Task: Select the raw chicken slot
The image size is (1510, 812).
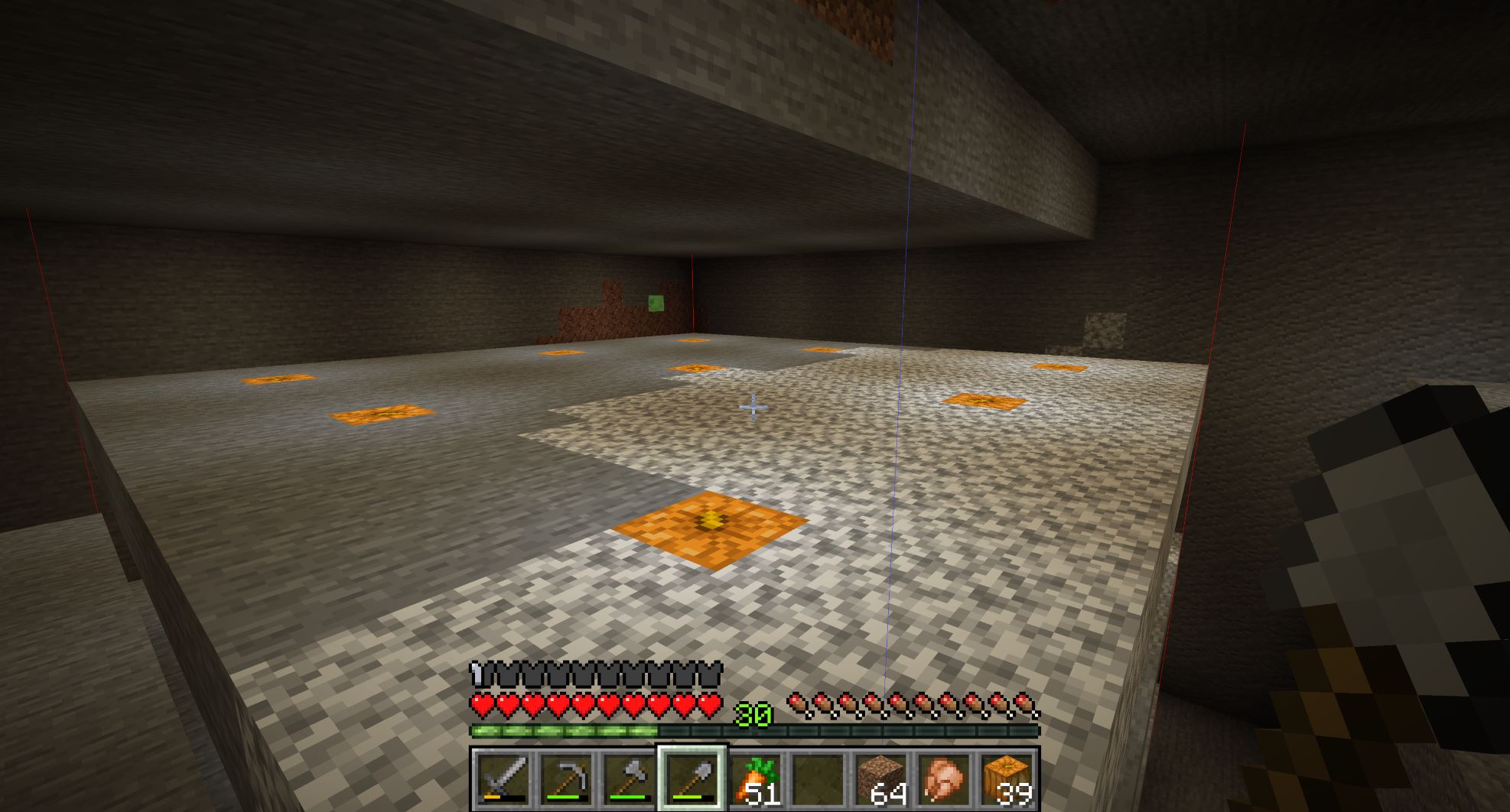Action: pyautogui.click(x=943, y=779)
